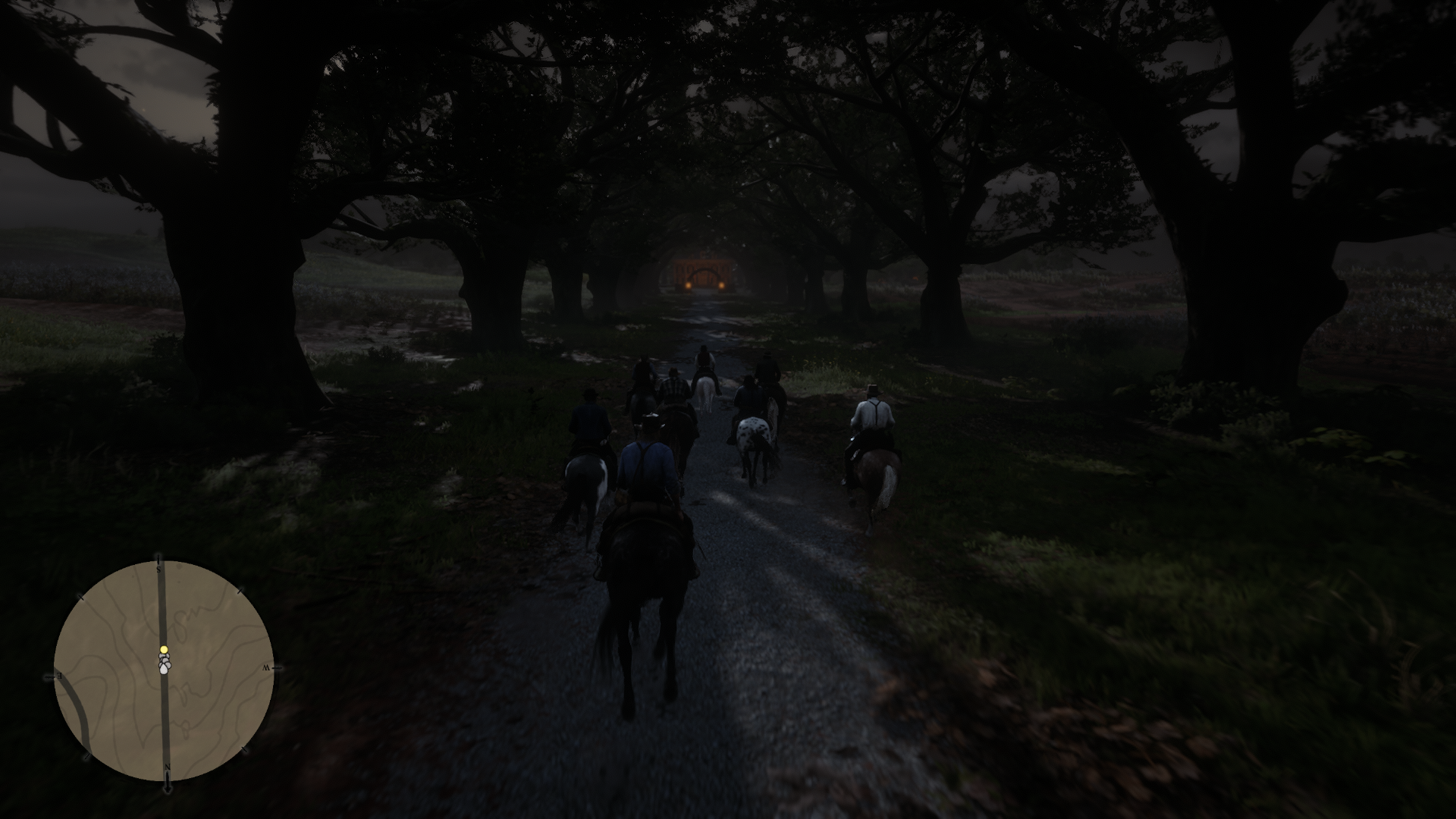
Task: Click the branching road line on the minimap
Action: click(78, 708)
